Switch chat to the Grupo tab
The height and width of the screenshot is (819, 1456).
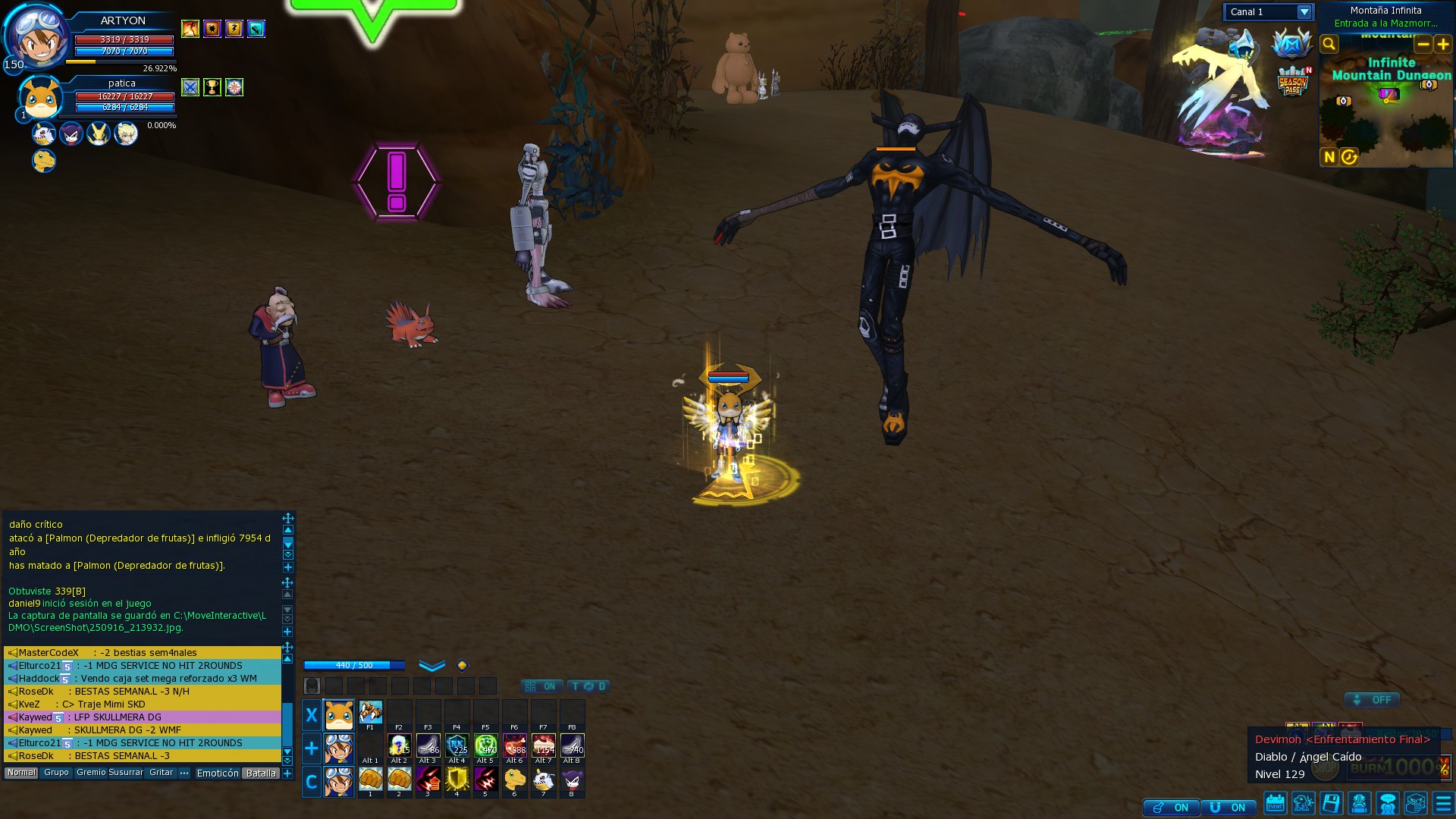click(56, 773)
